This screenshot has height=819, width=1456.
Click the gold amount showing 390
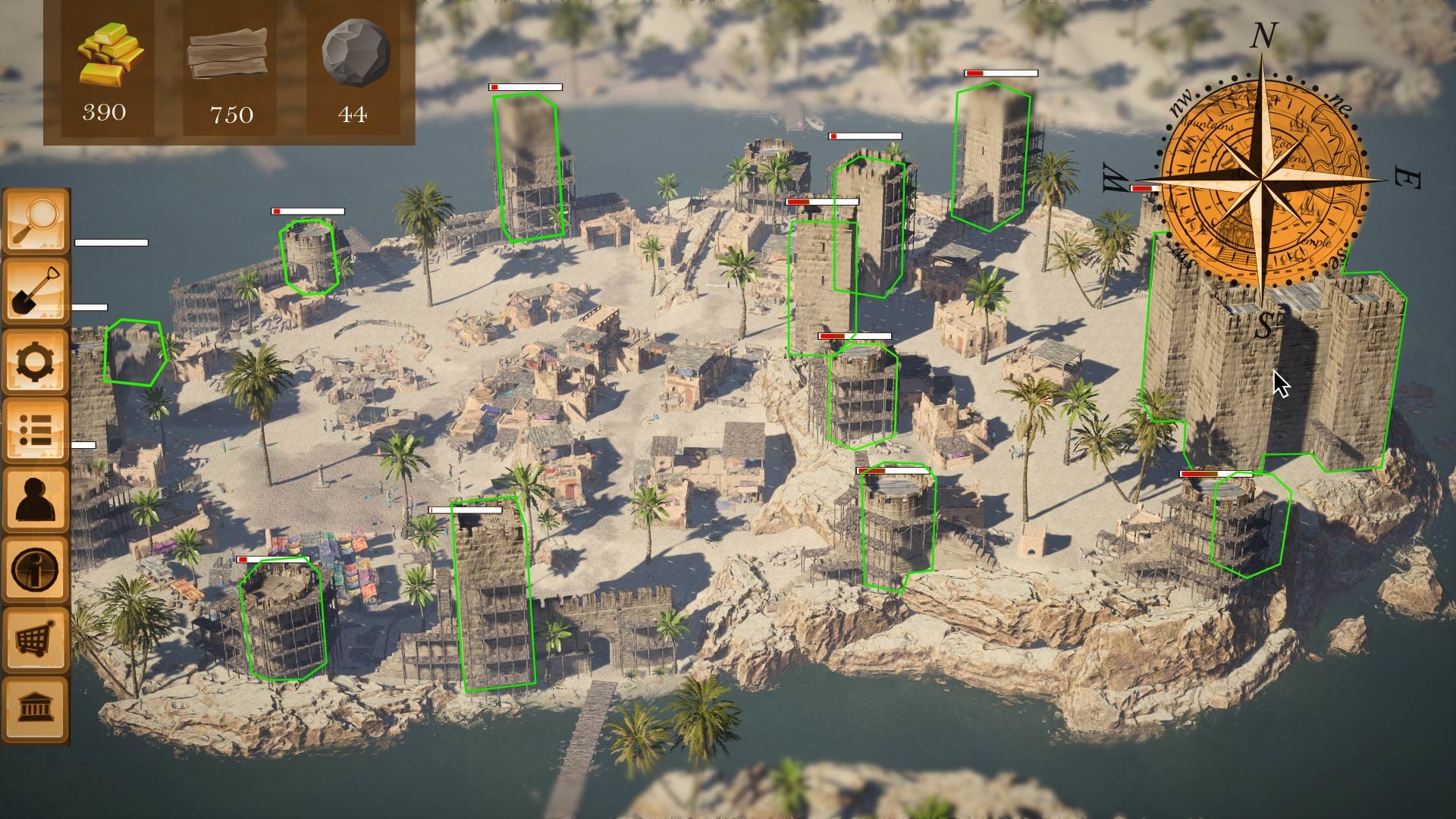(x=106, y=112)
